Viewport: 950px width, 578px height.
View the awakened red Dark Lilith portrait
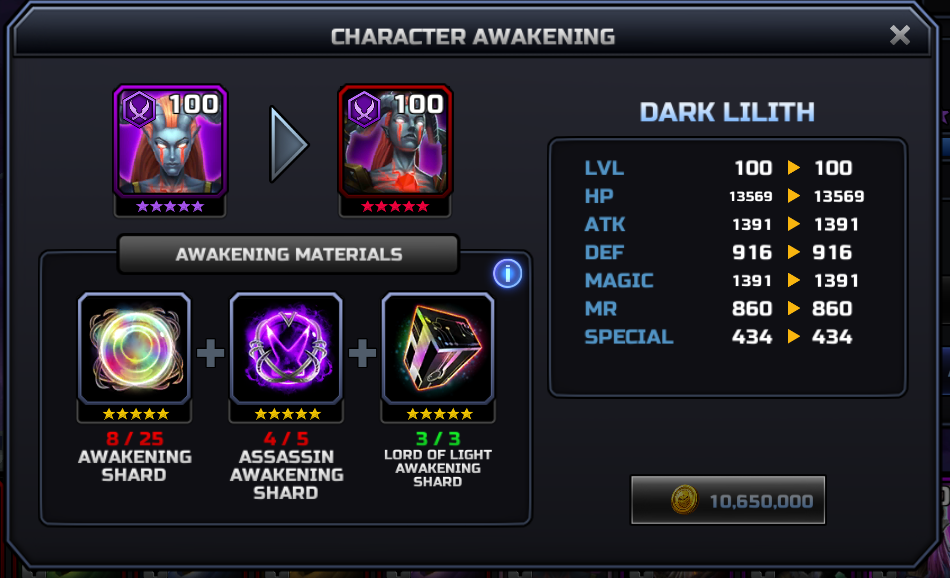[395, 141]
